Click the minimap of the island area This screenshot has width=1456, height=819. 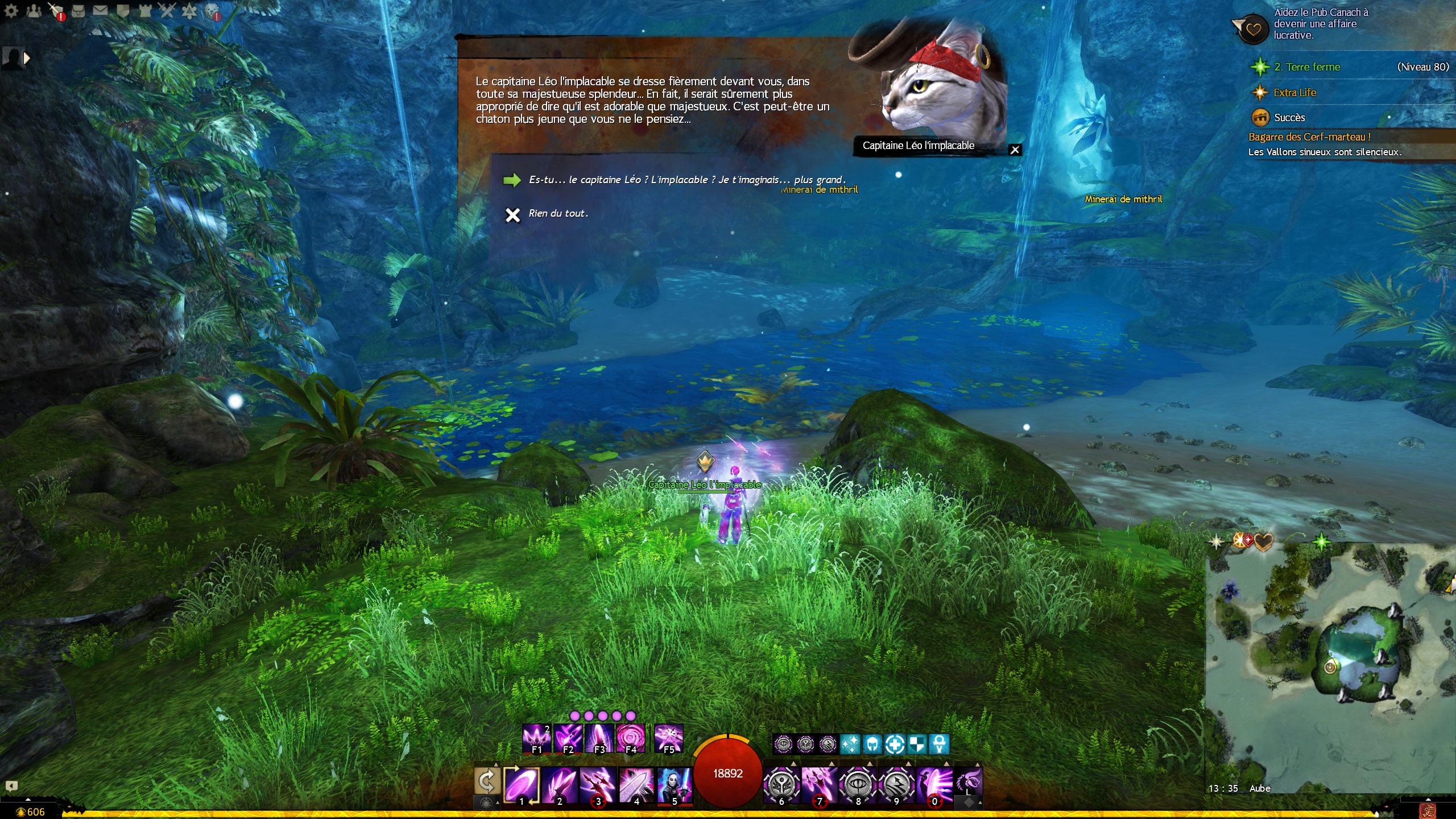click(x=1331, y=665)
